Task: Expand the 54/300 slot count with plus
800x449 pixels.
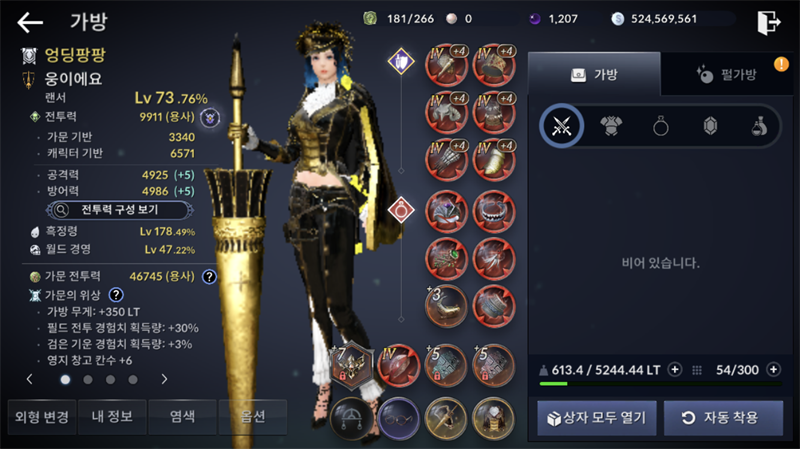Action: 773,369
